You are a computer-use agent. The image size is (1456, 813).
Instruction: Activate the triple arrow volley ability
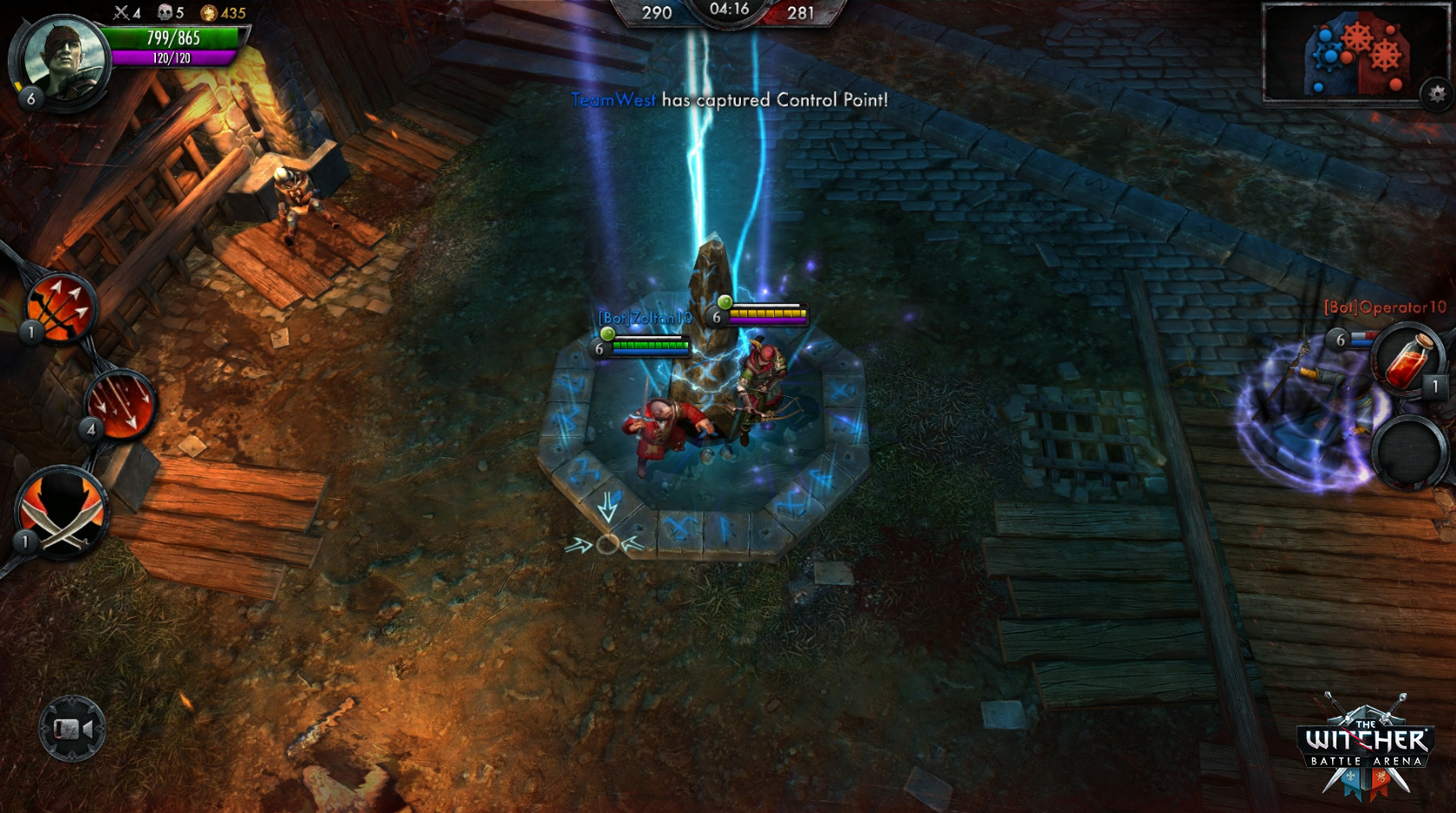click(61, 308)
